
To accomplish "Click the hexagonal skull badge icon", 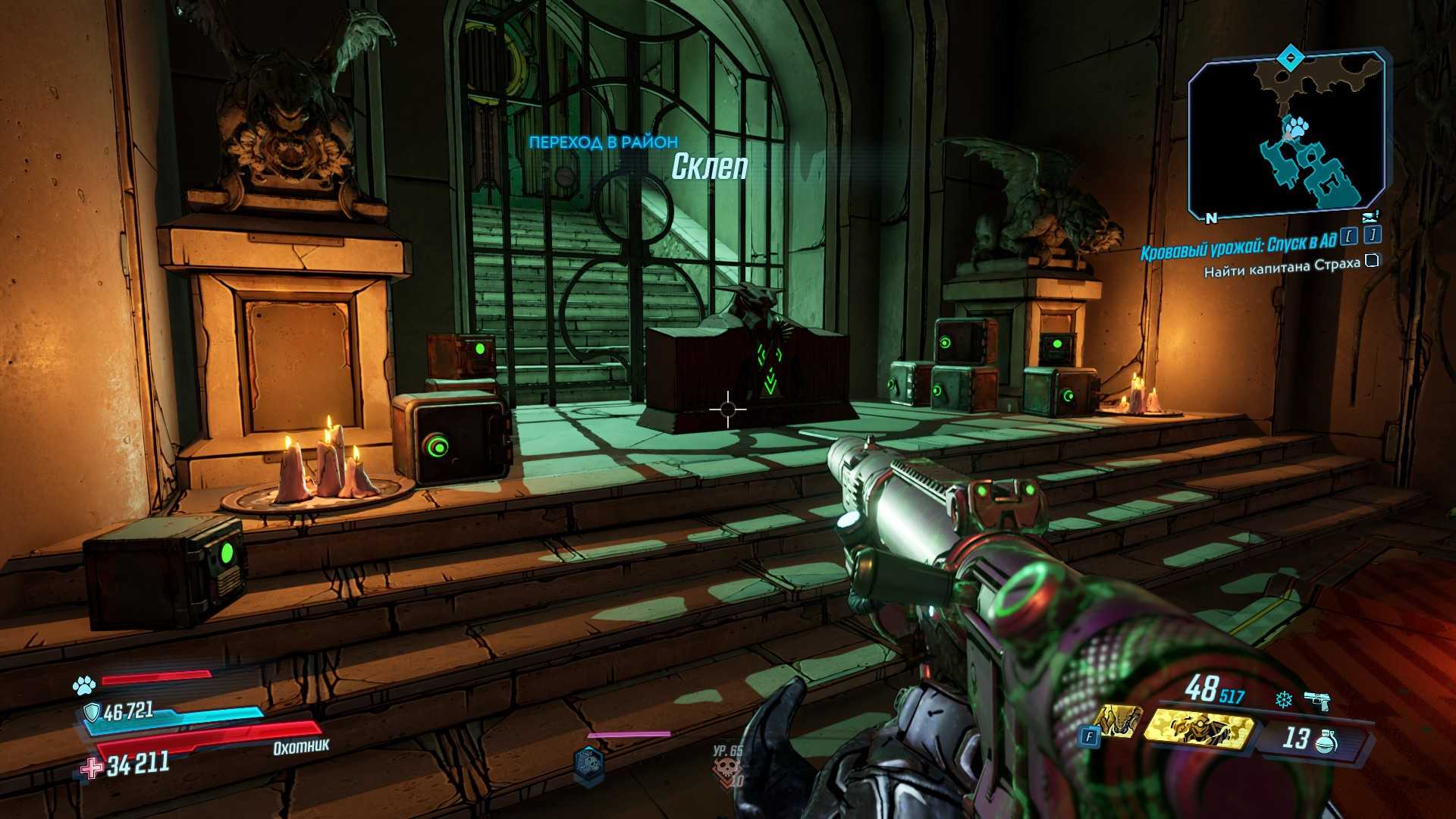I will 588,764.
